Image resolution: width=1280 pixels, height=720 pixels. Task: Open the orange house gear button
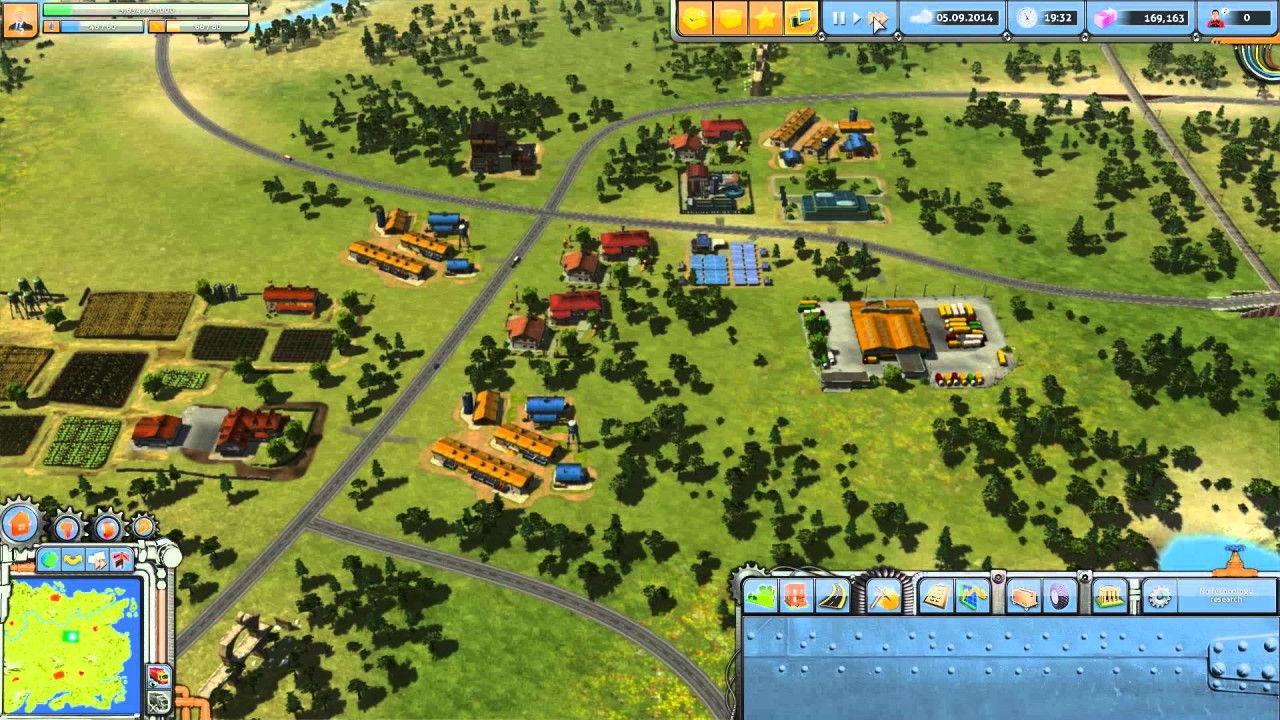[20, 523]
